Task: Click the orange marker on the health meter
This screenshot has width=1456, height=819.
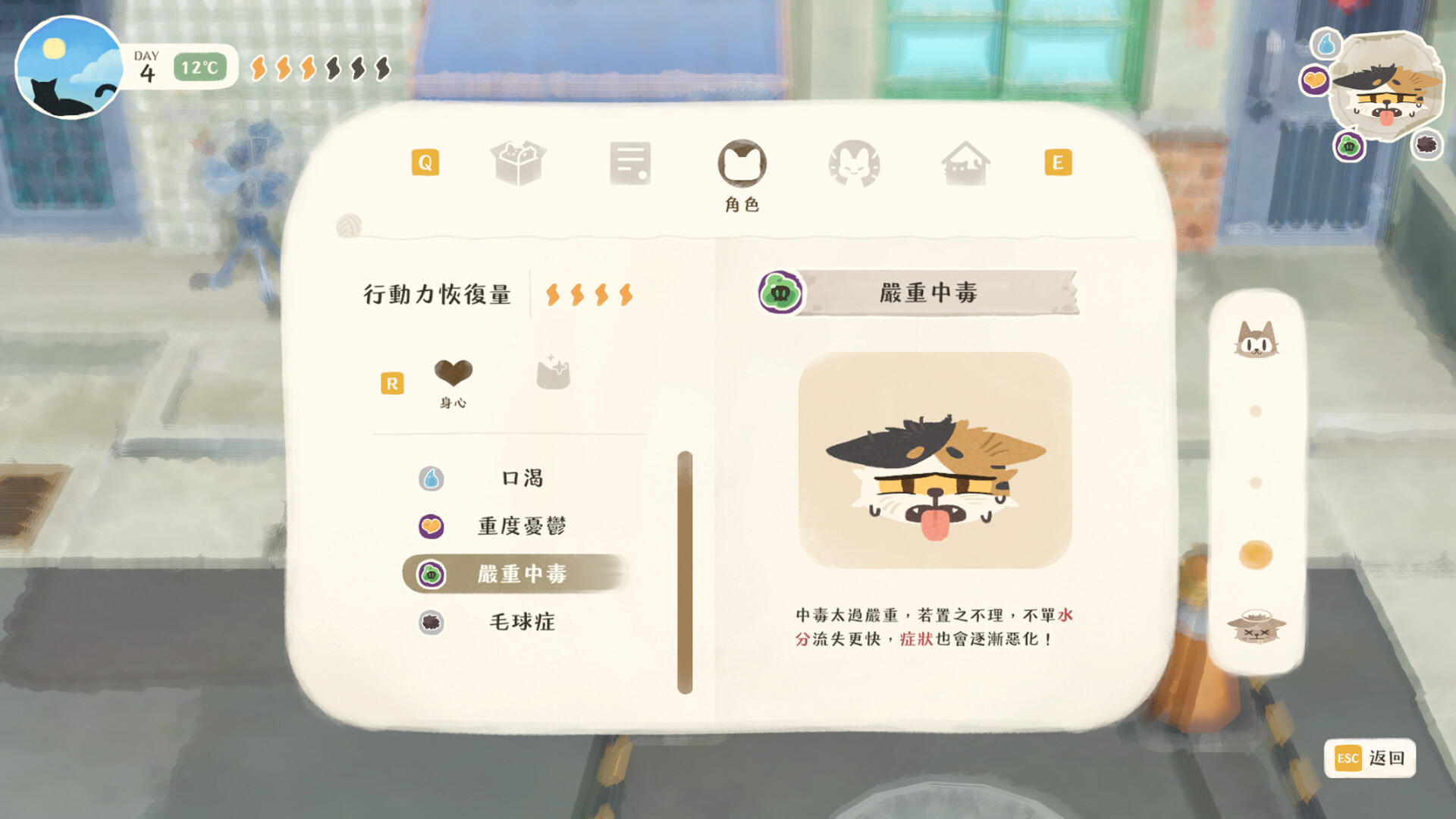Action: coord(1255,556)
